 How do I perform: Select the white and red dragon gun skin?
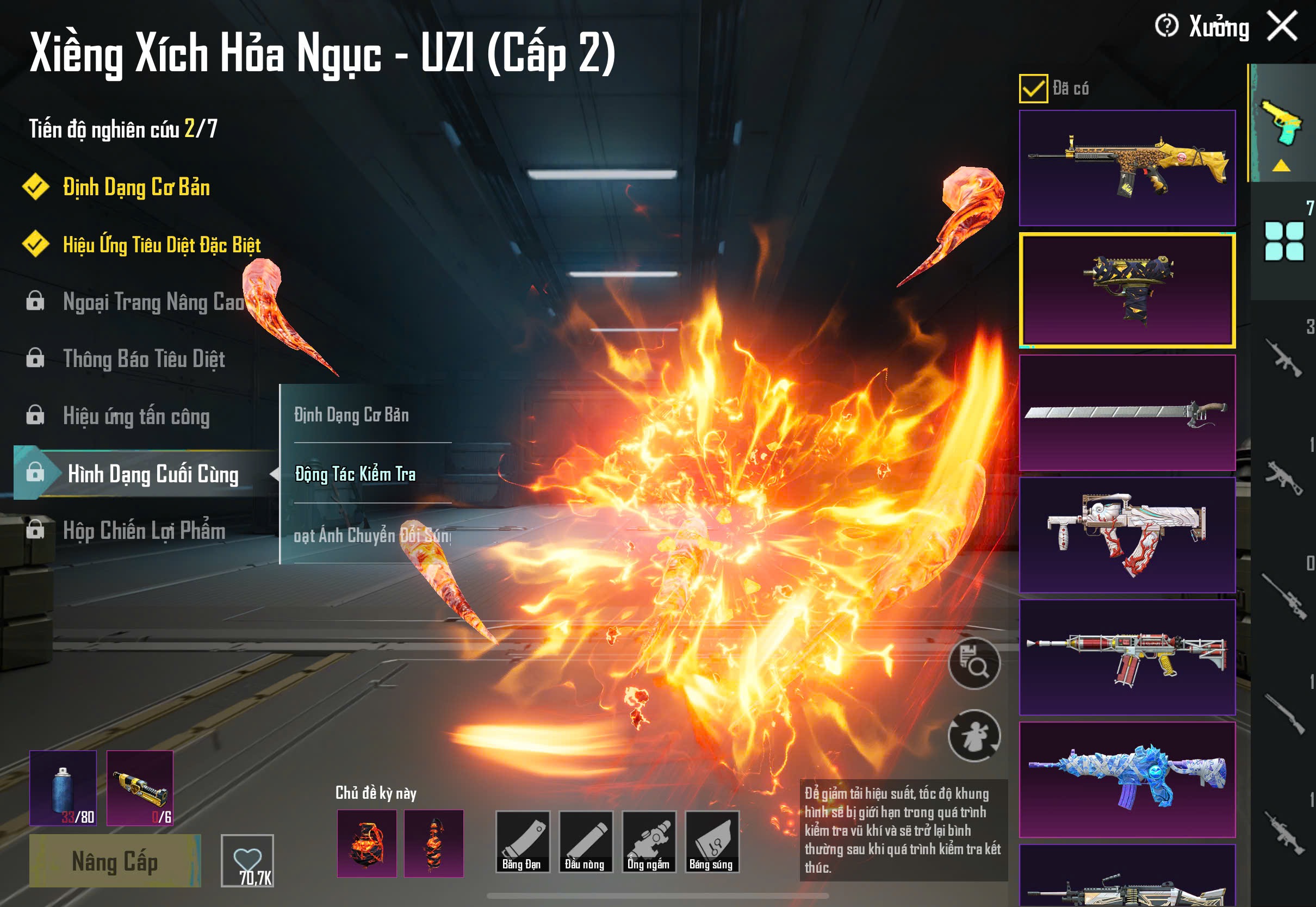[x=1127, y=535]
